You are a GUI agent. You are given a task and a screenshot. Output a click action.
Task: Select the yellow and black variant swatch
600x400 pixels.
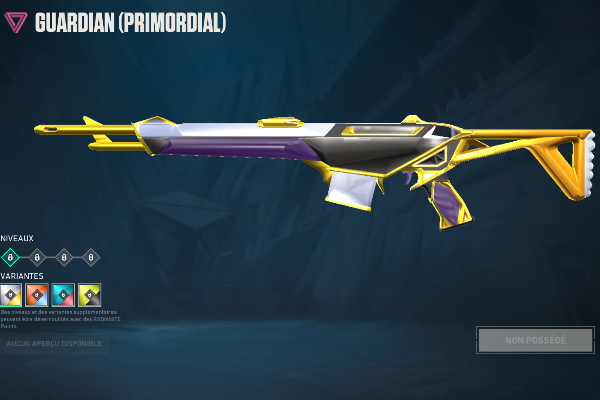point(89,295)
